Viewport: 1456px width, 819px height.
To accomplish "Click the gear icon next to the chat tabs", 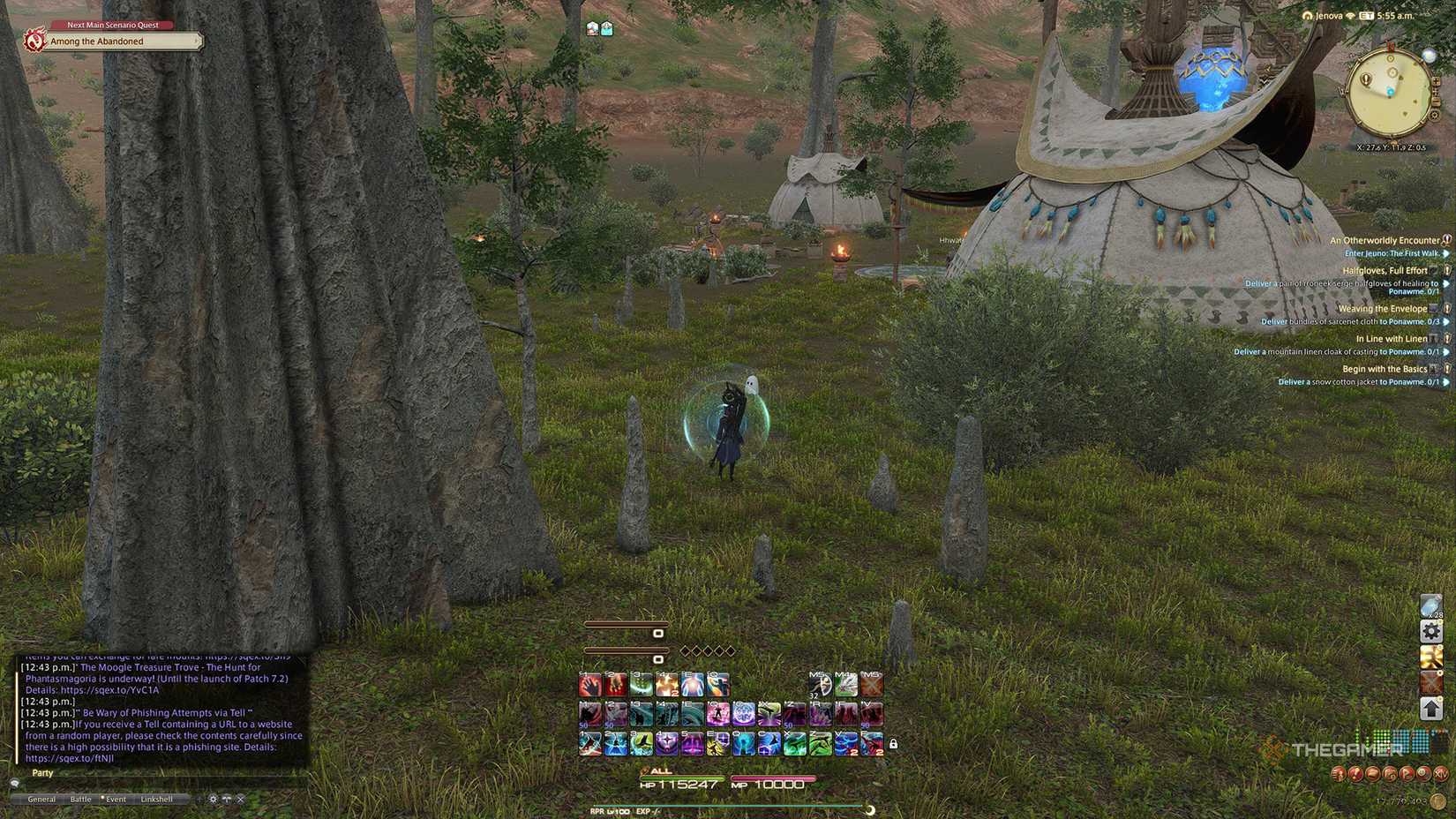I will 213,799.
